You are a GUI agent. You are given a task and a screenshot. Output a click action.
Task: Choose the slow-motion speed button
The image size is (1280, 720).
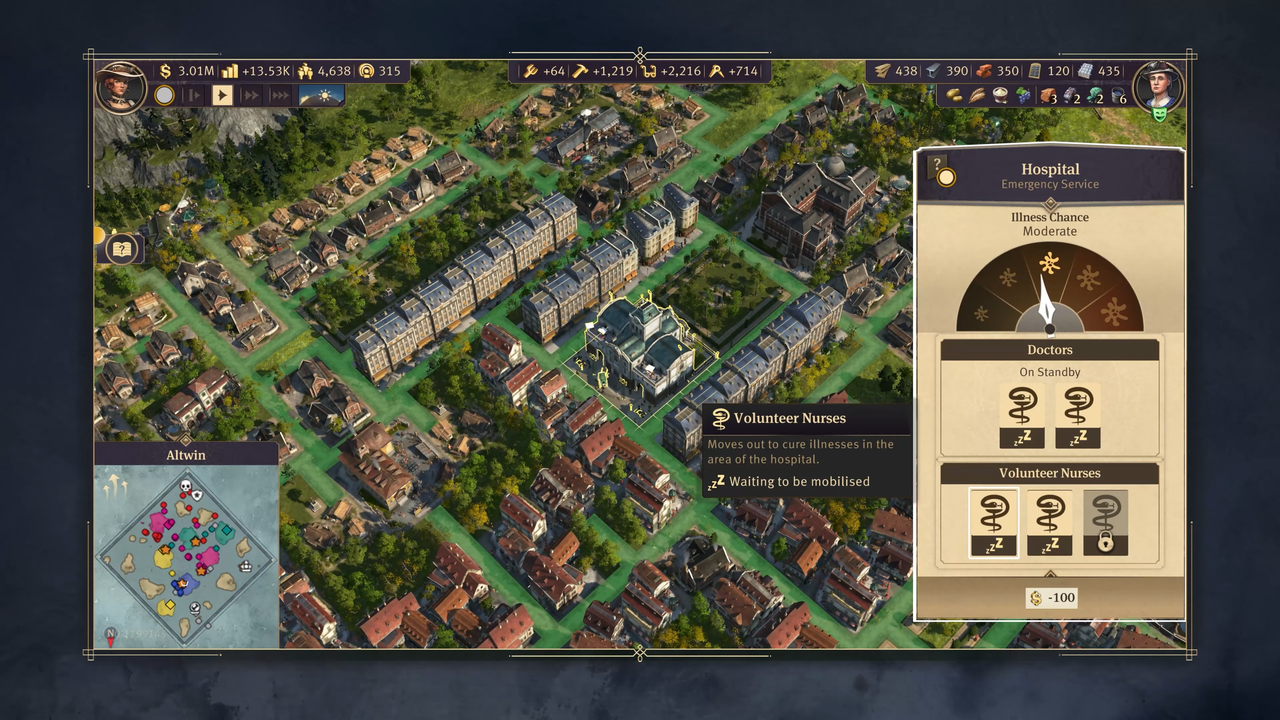pos(194,95)
